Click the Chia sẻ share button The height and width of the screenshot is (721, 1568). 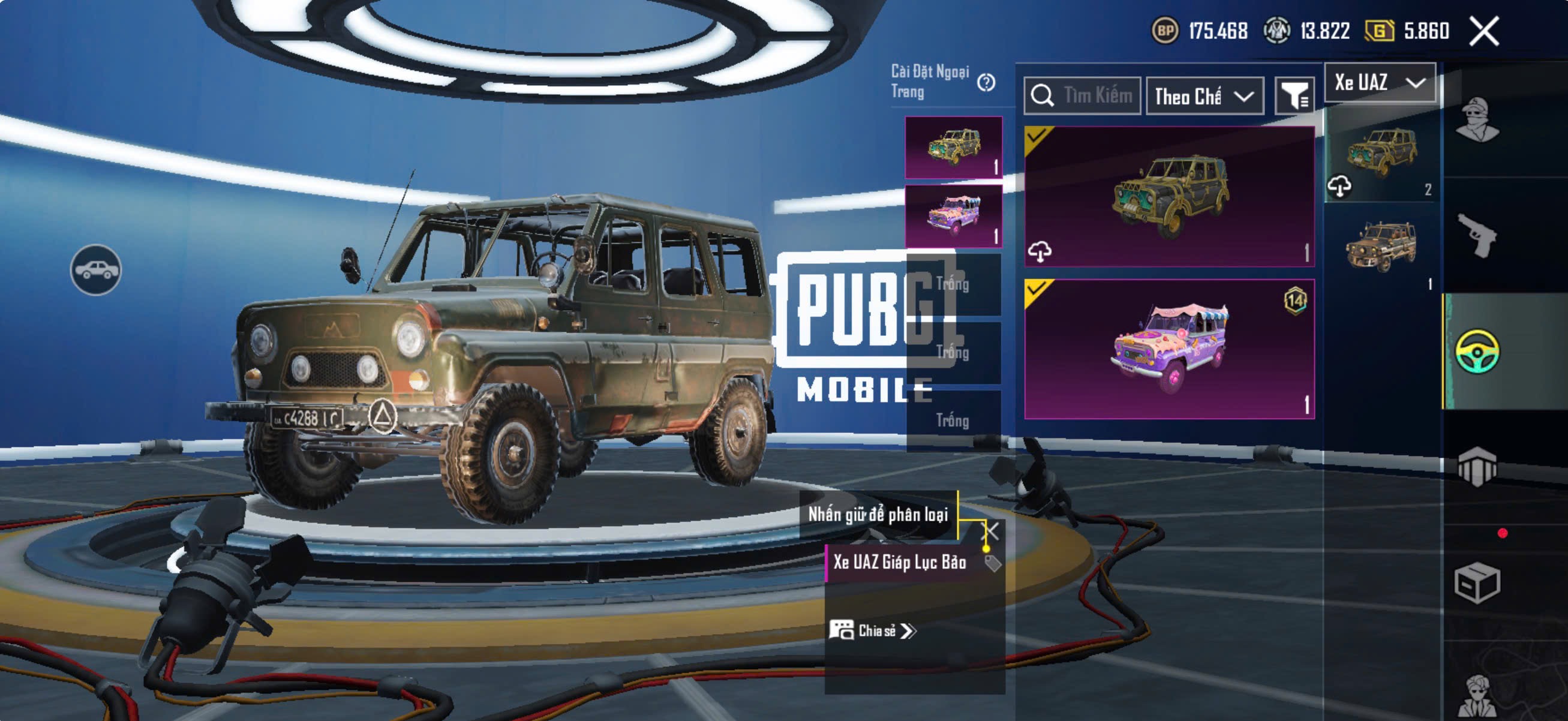coord(872,630)
